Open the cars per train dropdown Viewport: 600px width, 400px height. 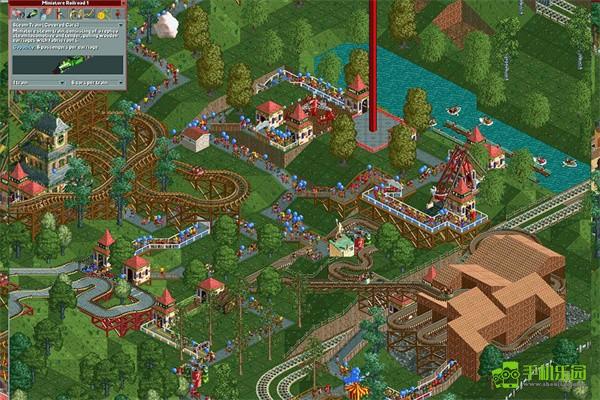[121, 82]
